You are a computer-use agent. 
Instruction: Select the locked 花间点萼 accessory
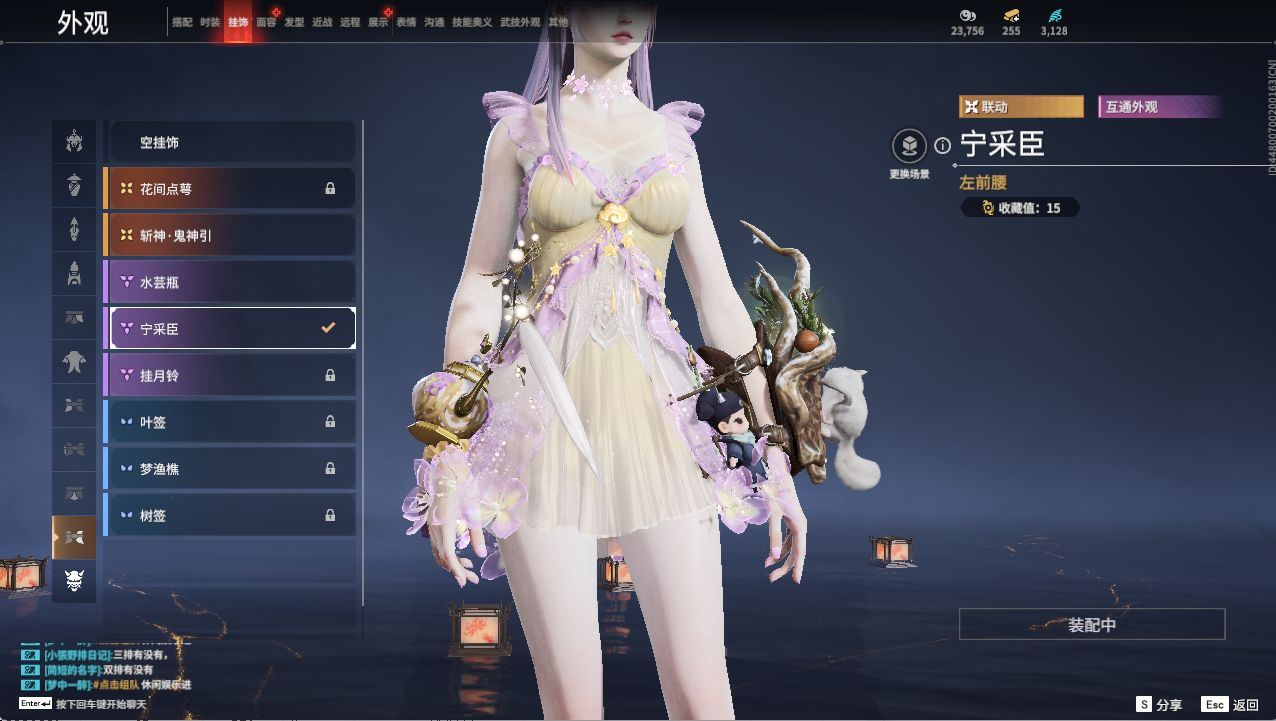[230, 189]
